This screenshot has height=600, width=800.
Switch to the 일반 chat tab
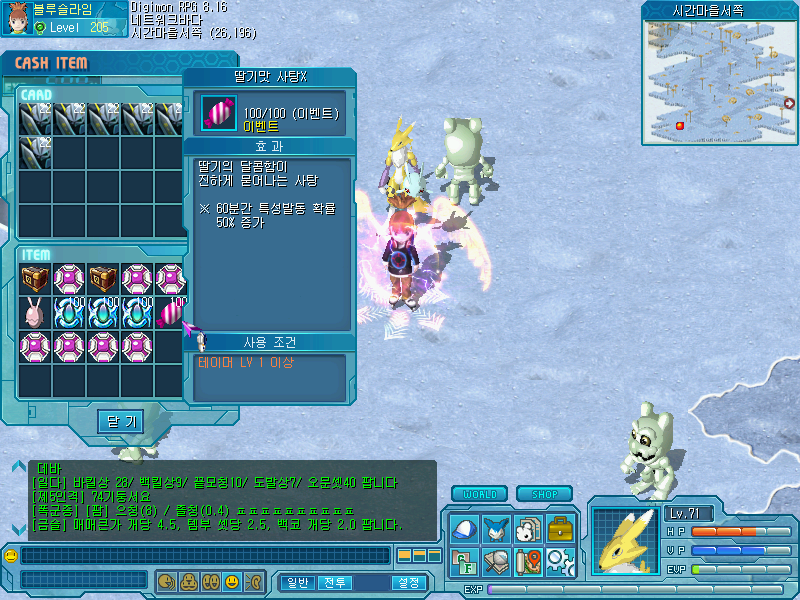click(x=298, y=582)
